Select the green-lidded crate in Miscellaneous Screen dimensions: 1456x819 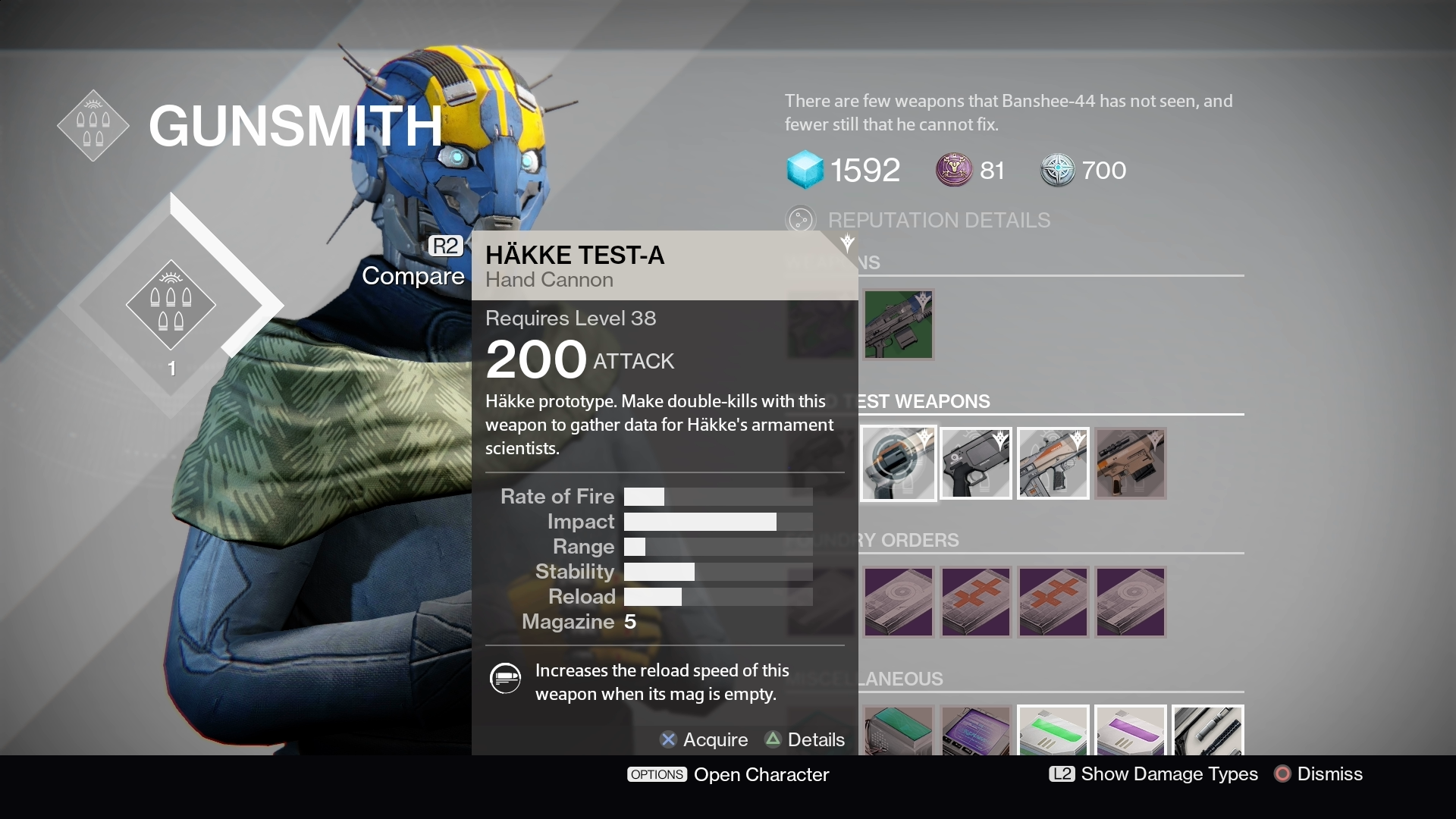point(899,731)
